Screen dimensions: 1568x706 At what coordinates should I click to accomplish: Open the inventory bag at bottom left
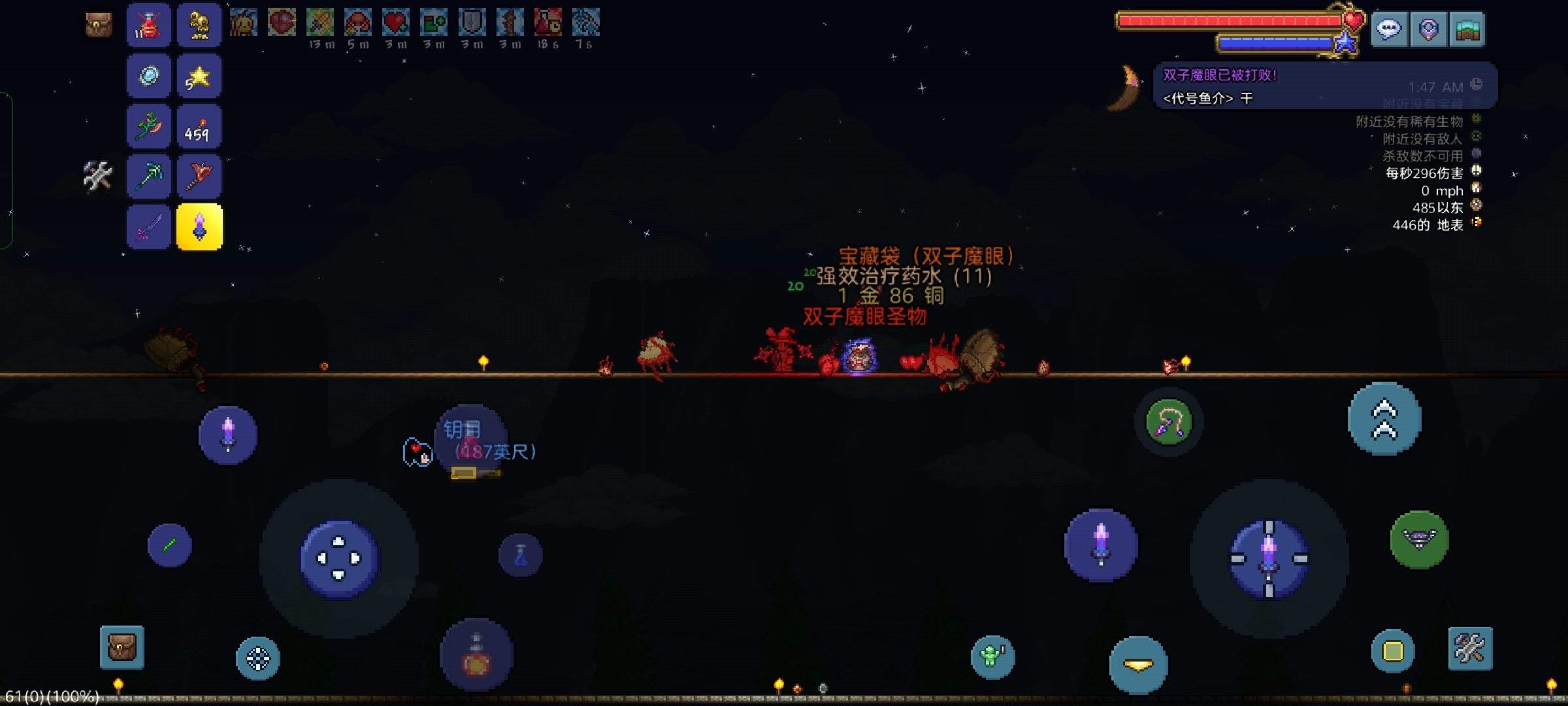coord(122,648)
